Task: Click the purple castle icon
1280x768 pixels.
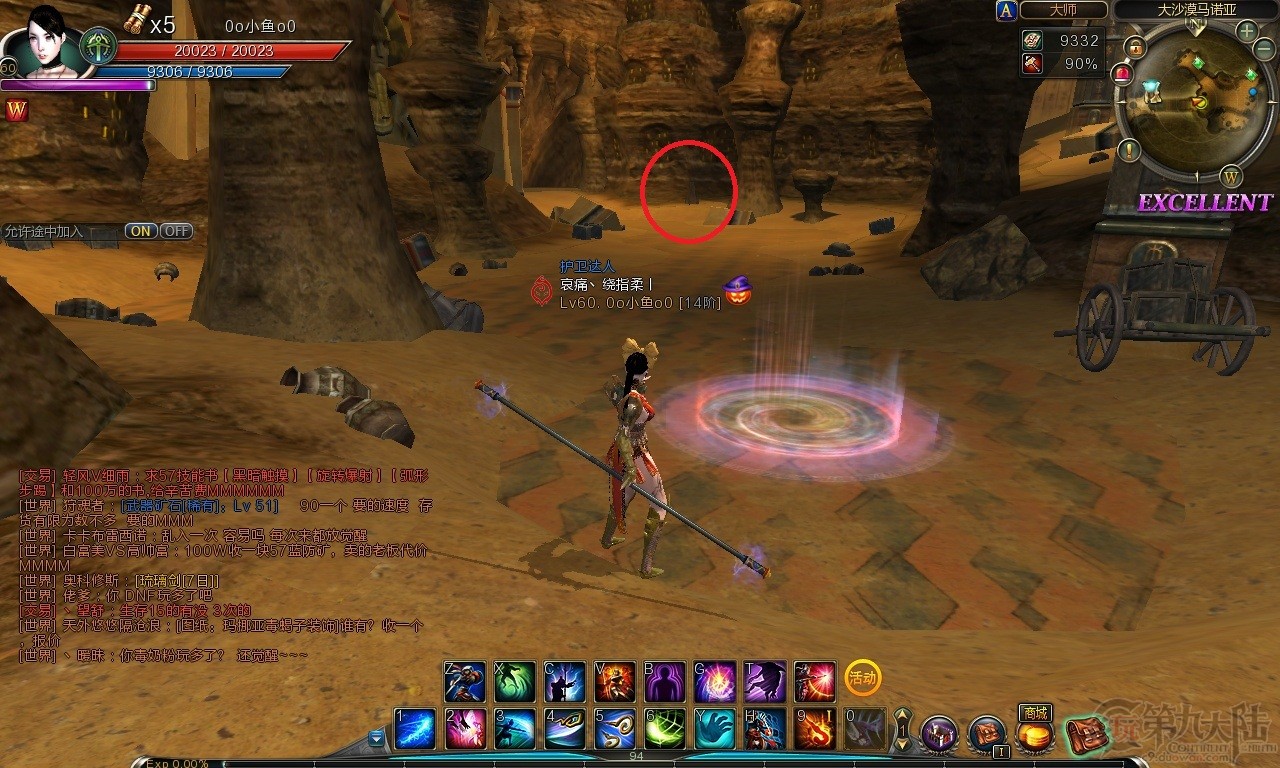Action: (x=938, y=735)
